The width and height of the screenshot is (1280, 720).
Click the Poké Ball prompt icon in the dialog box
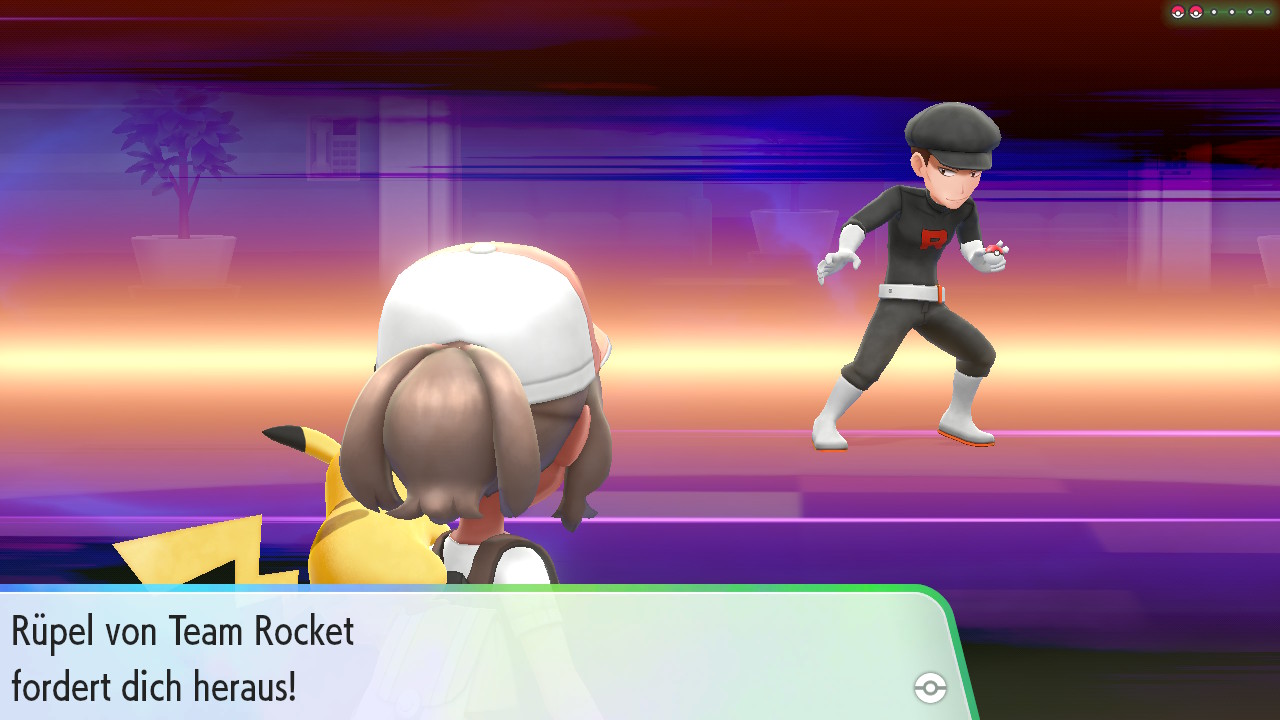pyautogui.click(x=930, y=688)
